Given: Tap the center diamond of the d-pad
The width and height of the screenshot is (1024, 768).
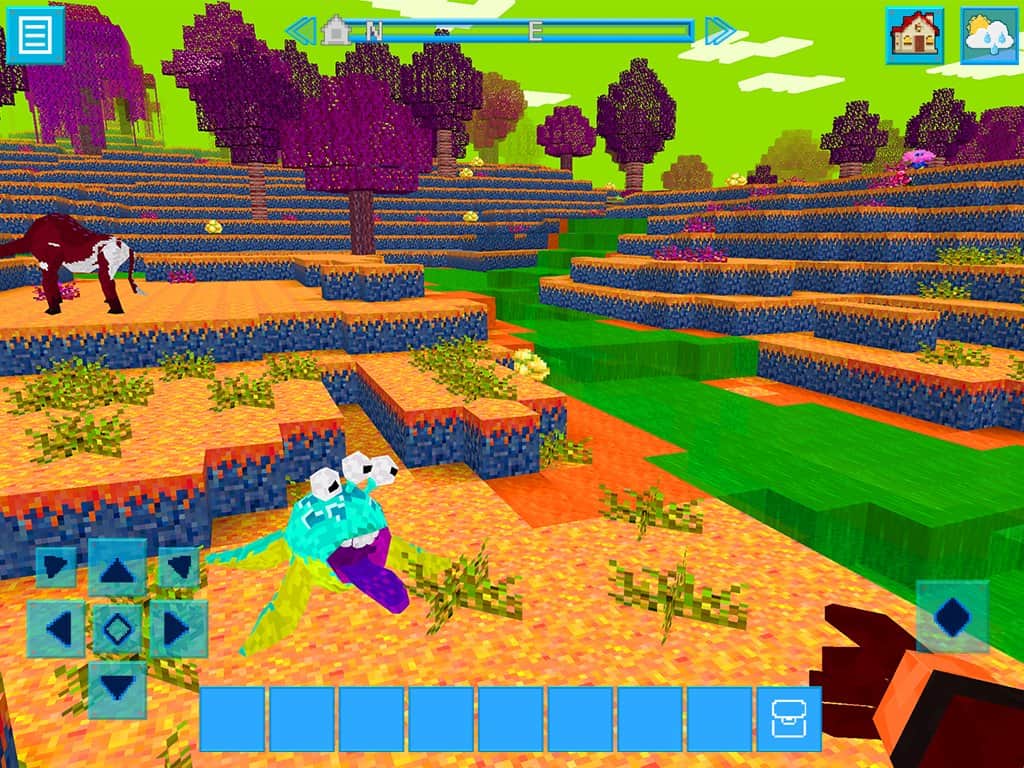Looking at the screenshot, I should pos(117,629).
